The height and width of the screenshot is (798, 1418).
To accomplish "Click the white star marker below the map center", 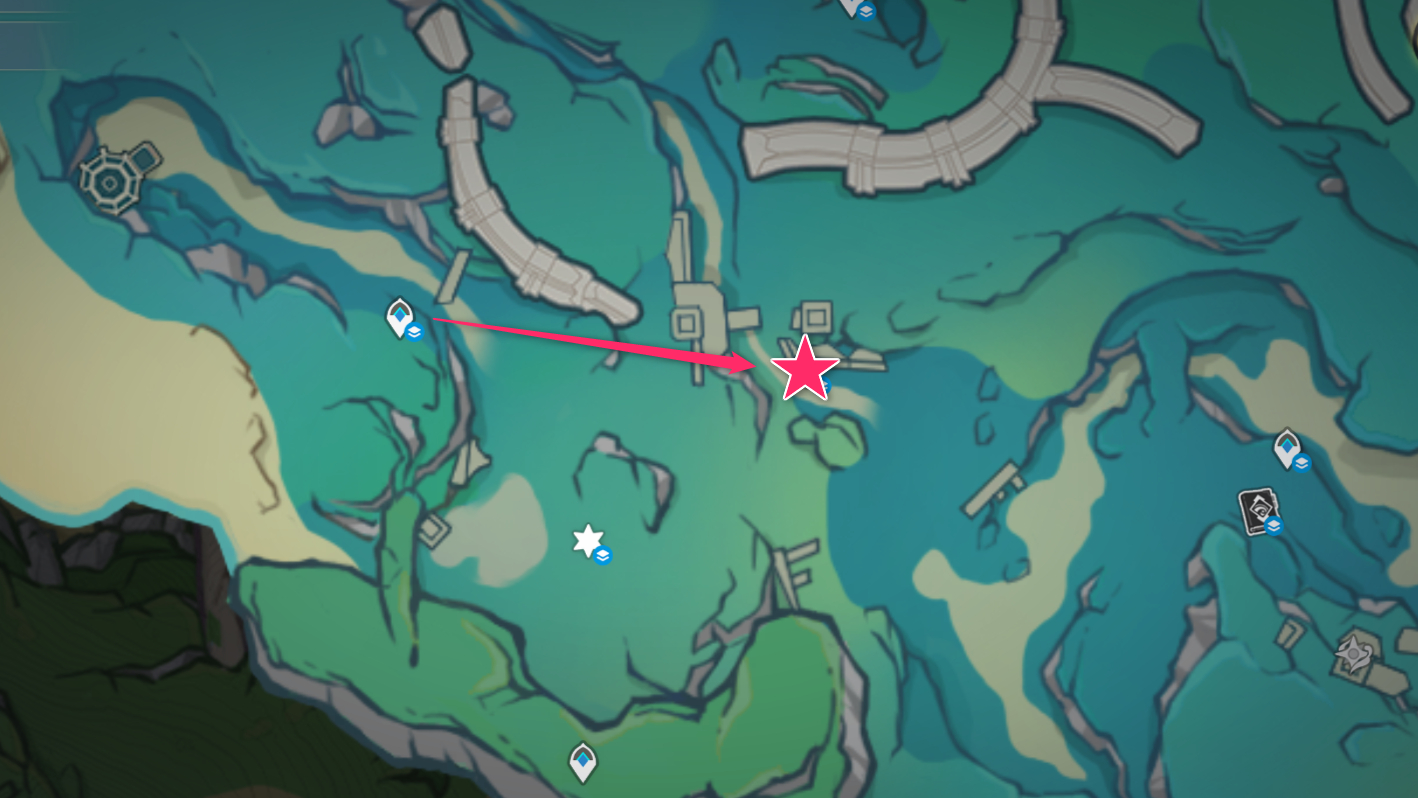I will pos(588,541).
